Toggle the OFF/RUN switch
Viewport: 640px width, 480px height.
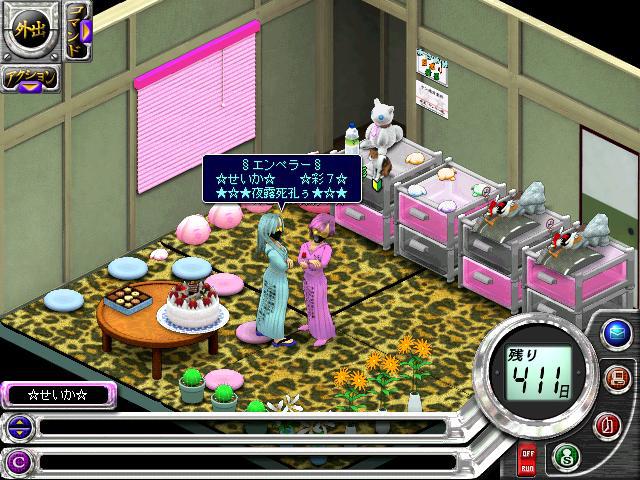click(526, 461)
